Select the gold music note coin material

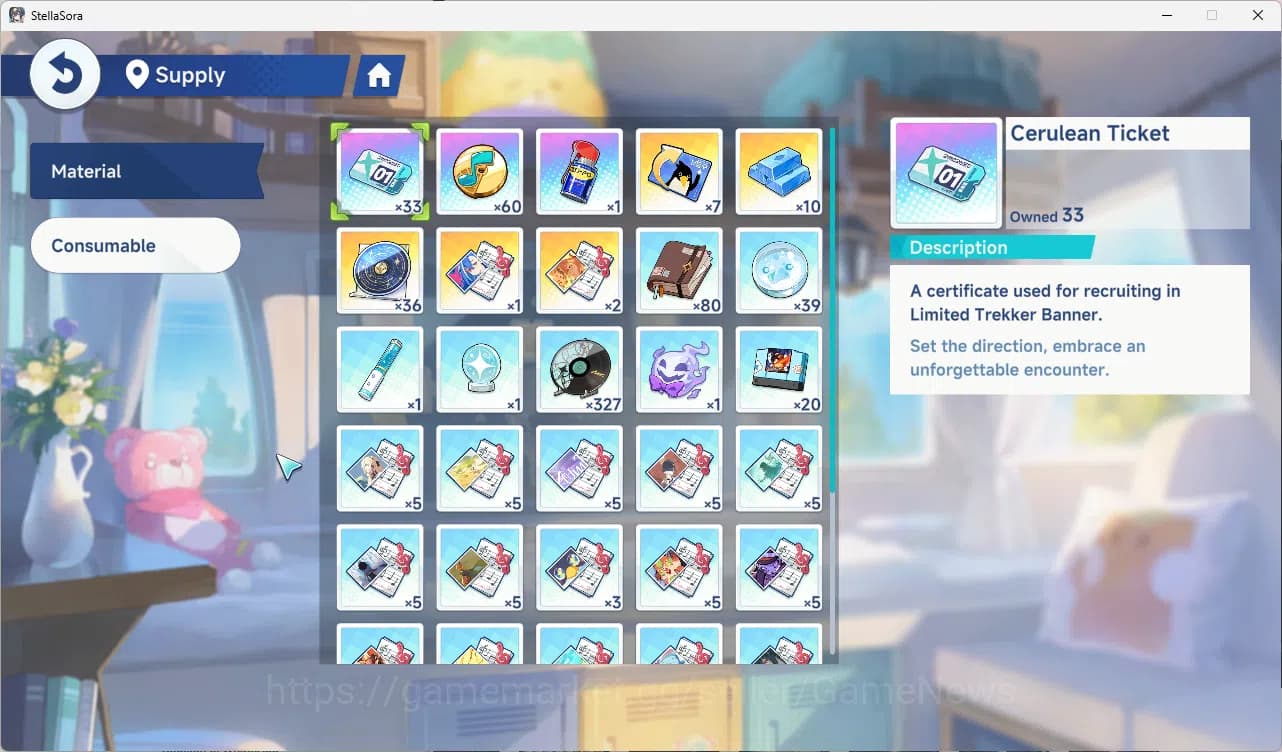(480, 170)
